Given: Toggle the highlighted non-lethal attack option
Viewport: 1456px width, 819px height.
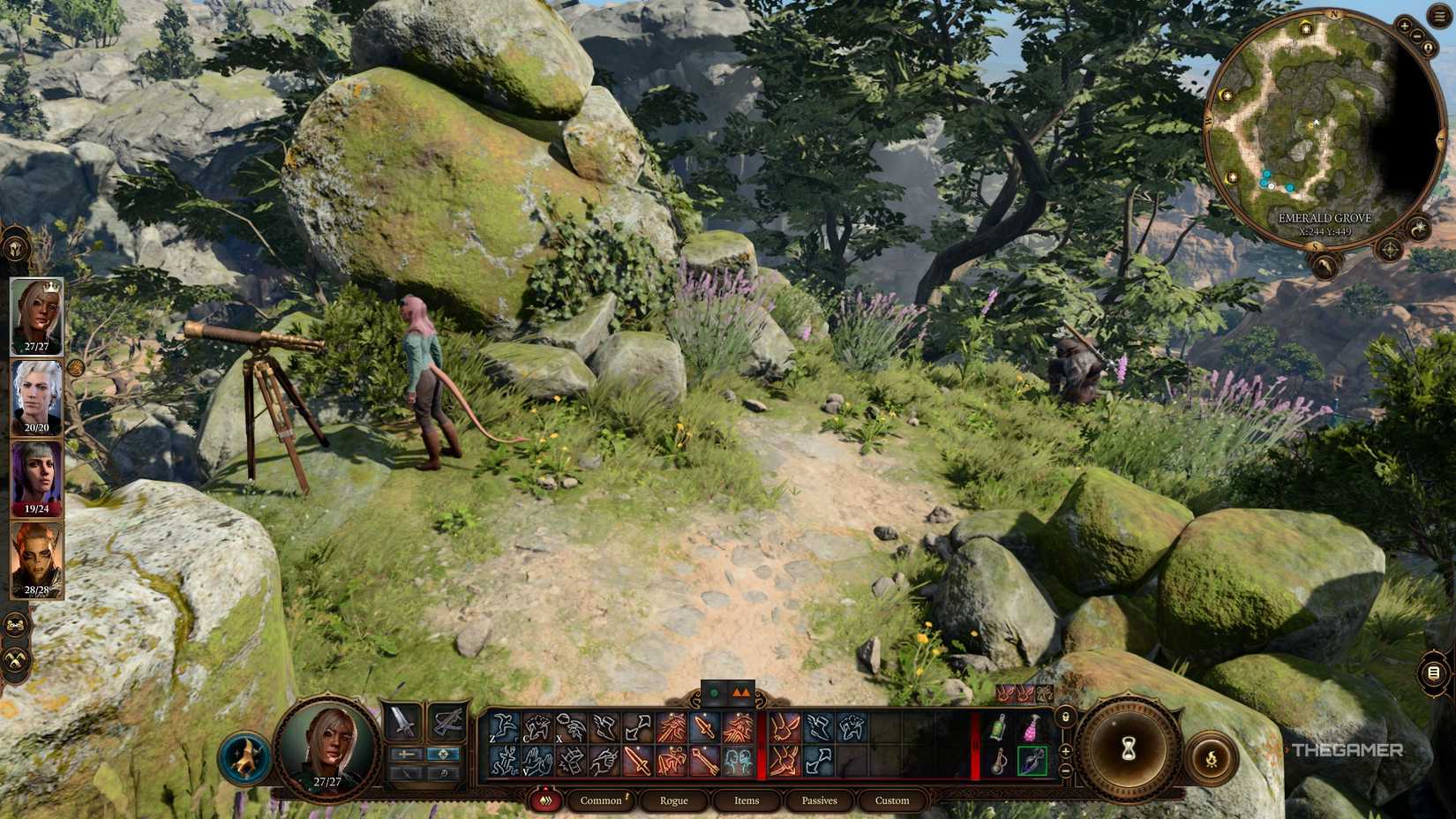Looking at the screenshot, I should pyautogui.click(x=443, y=755).
